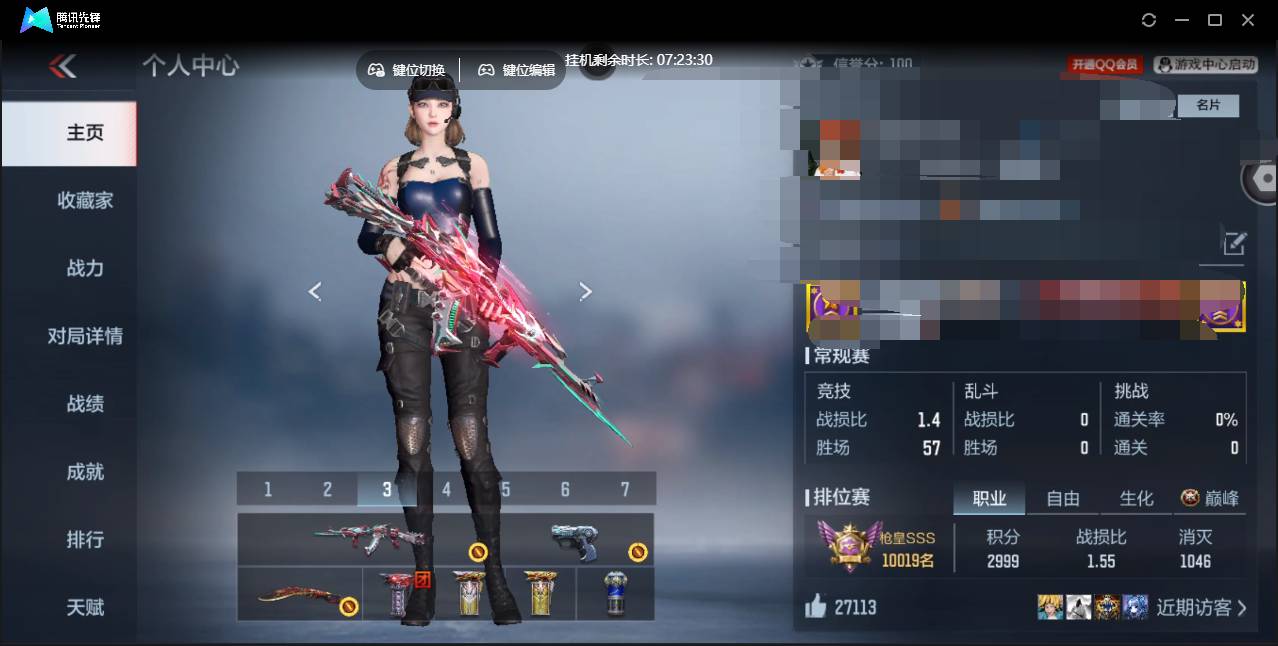Maximize the Tencent emulator window
Viewport: 1278px width, 646px height.
tap(1215, 20)
